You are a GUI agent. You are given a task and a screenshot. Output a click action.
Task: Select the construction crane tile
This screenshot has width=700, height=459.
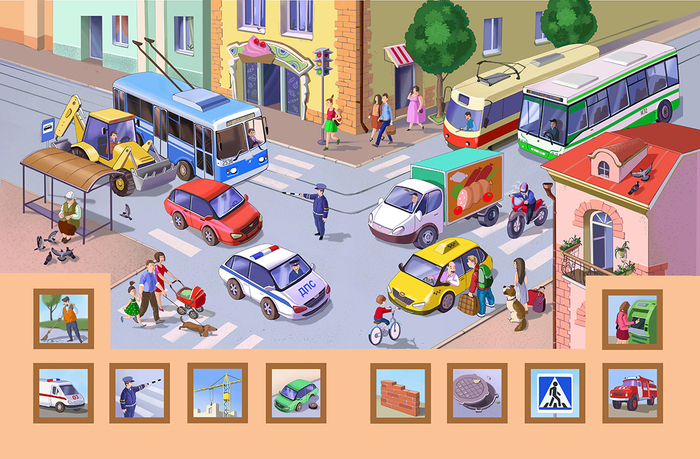tap(217, 392)
